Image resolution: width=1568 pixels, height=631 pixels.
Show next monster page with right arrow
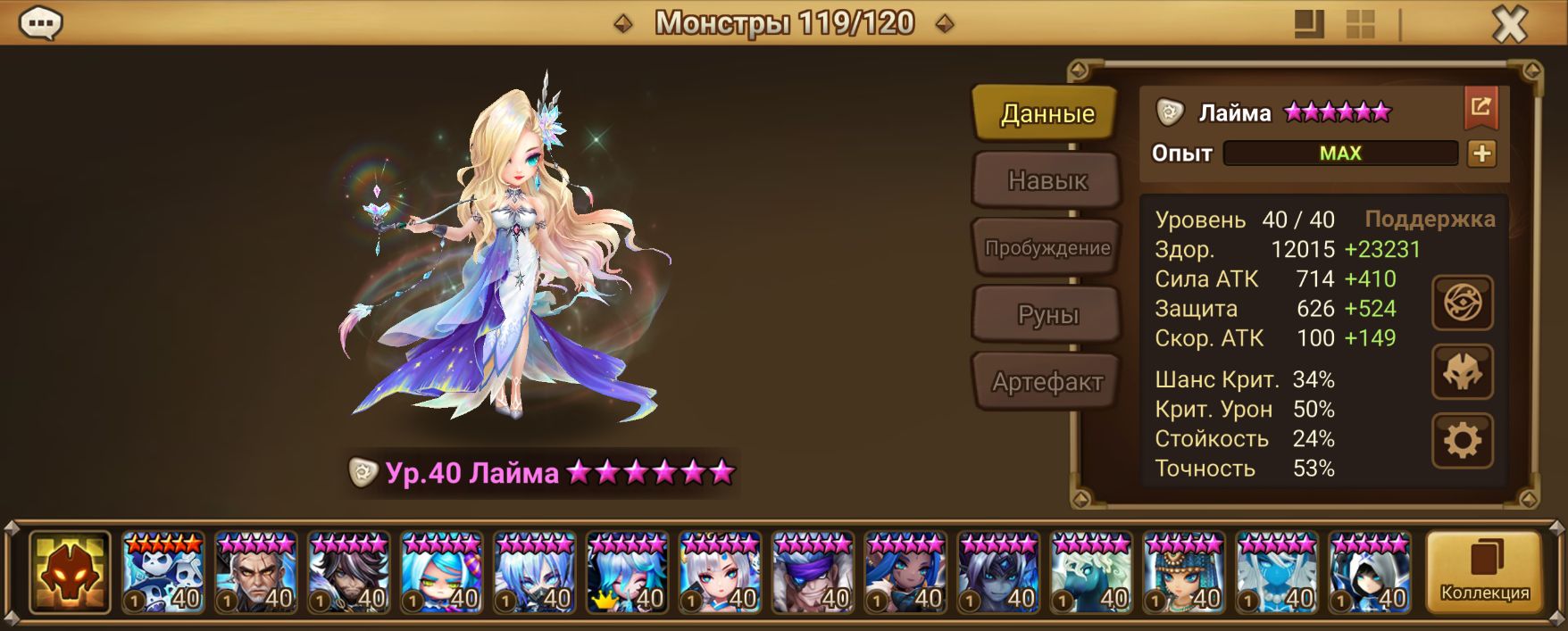click(x=945, y=24)
